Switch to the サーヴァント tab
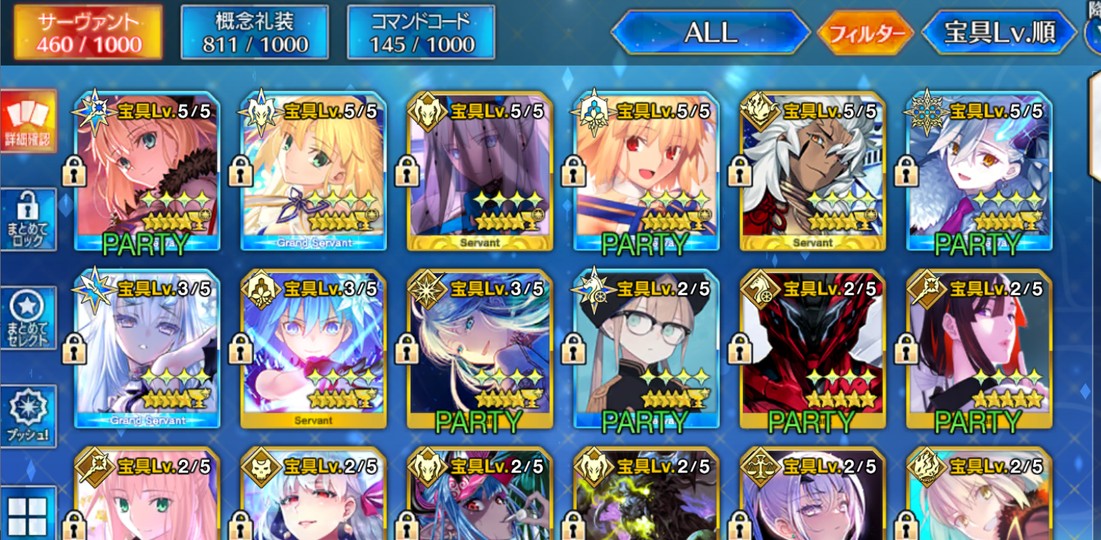The width and height of the screenshot is (1101, 540). click(x=88, y=32)
